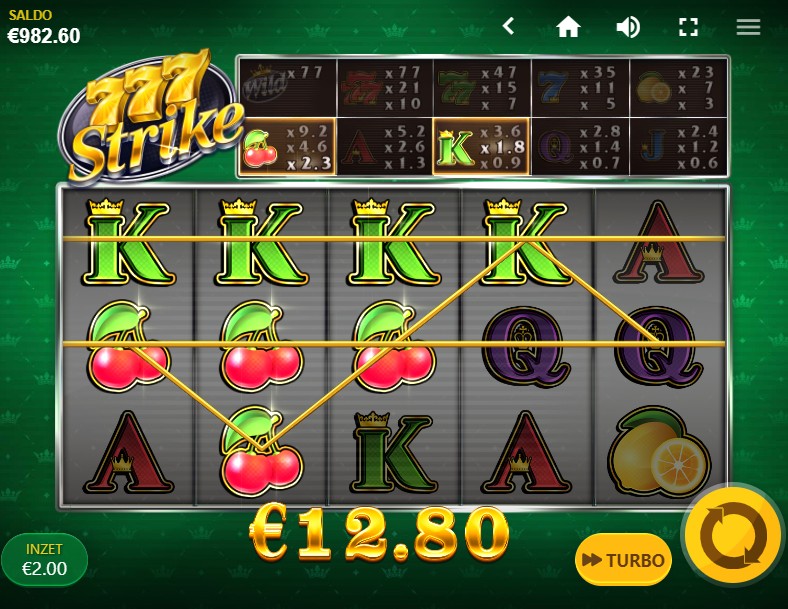
Task: Activate Turbo mode
Action: tap(623, 560)
